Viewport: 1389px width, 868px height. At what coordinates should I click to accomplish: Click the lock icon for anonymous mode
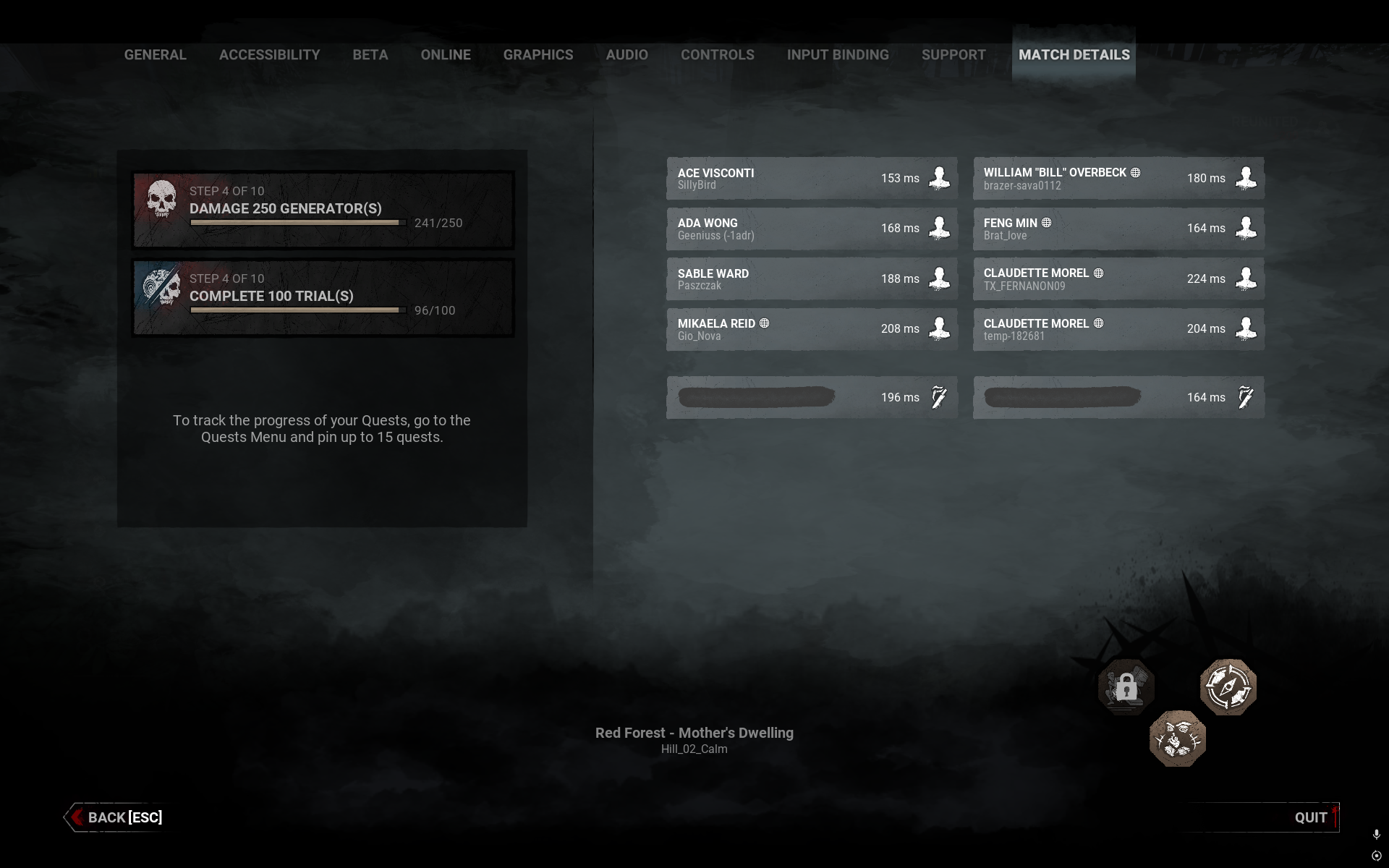click(x=1126, y=687)
